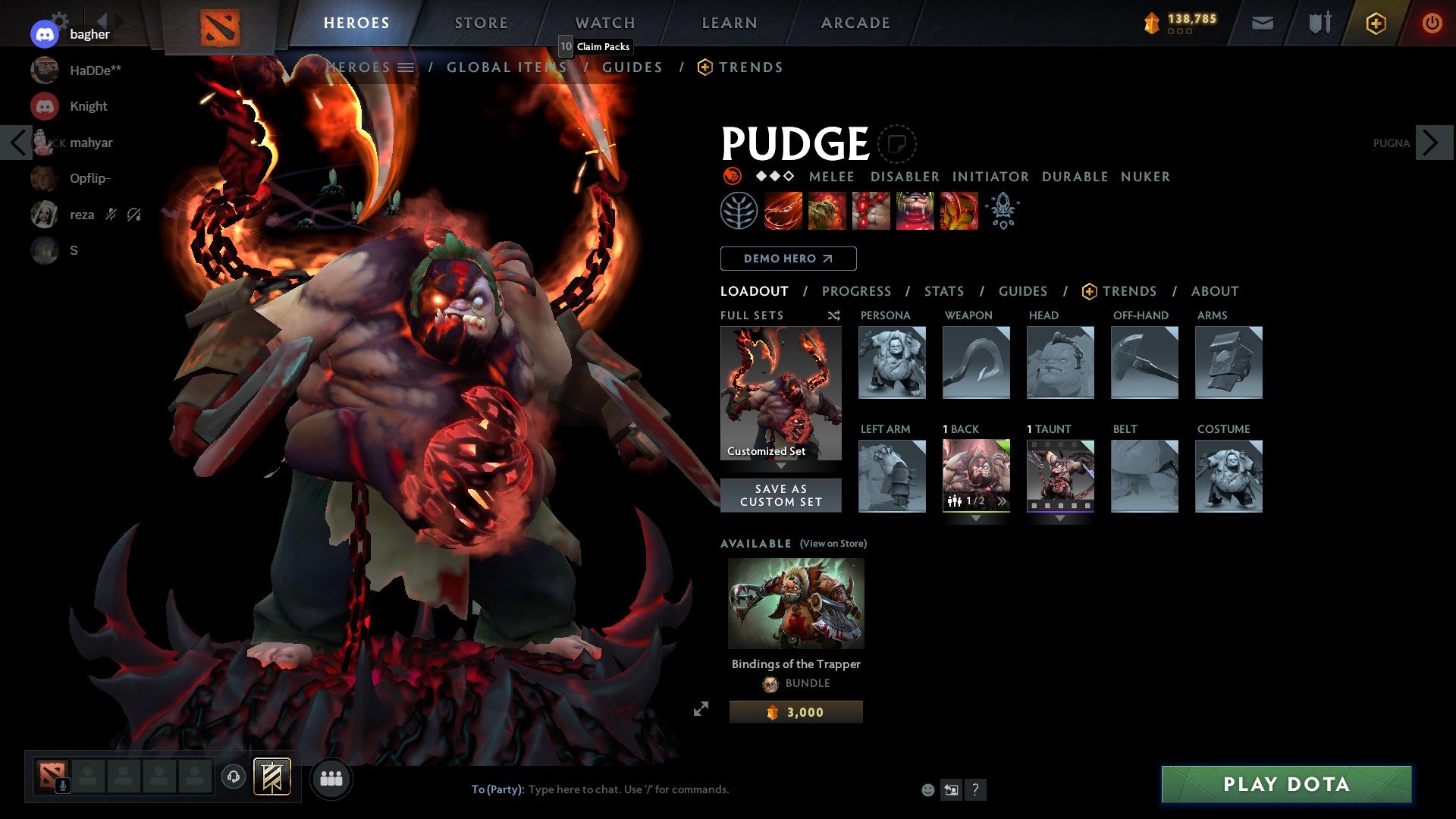Select the Bindings of the Trapper bundle thumbnail
The height and width of the screenshot is (819, 1456).
[x=795, y=604]
